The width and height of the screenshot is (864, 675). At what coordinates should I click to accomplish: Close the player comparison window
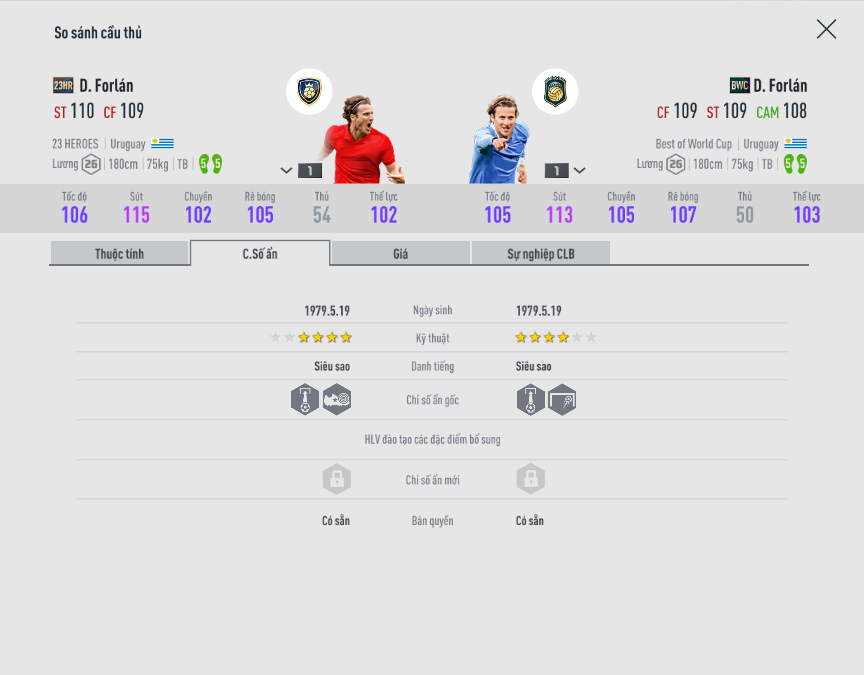tap(826, 29)
